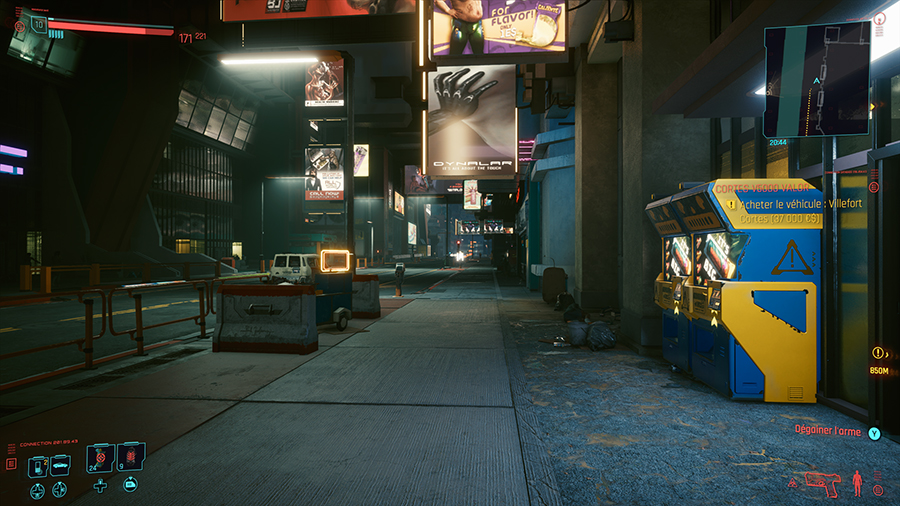900x506 pixels.
Task: Open the minimap
Action: [x=816, y=79]
